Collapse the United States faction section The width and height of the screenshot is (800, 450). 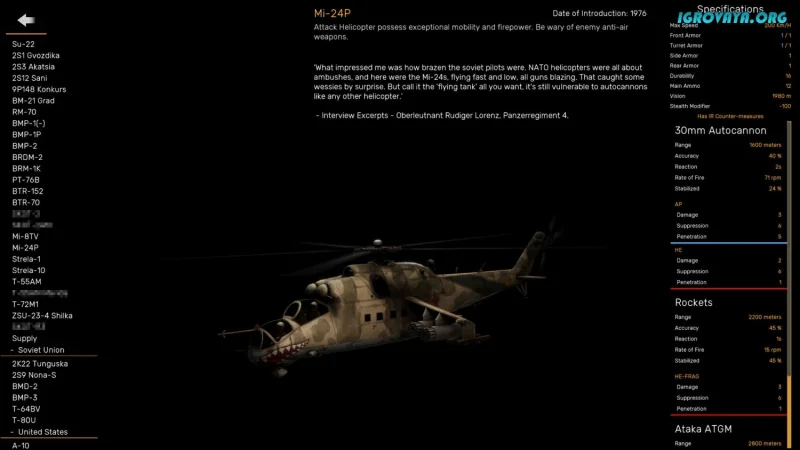click(x=39, y=432)
